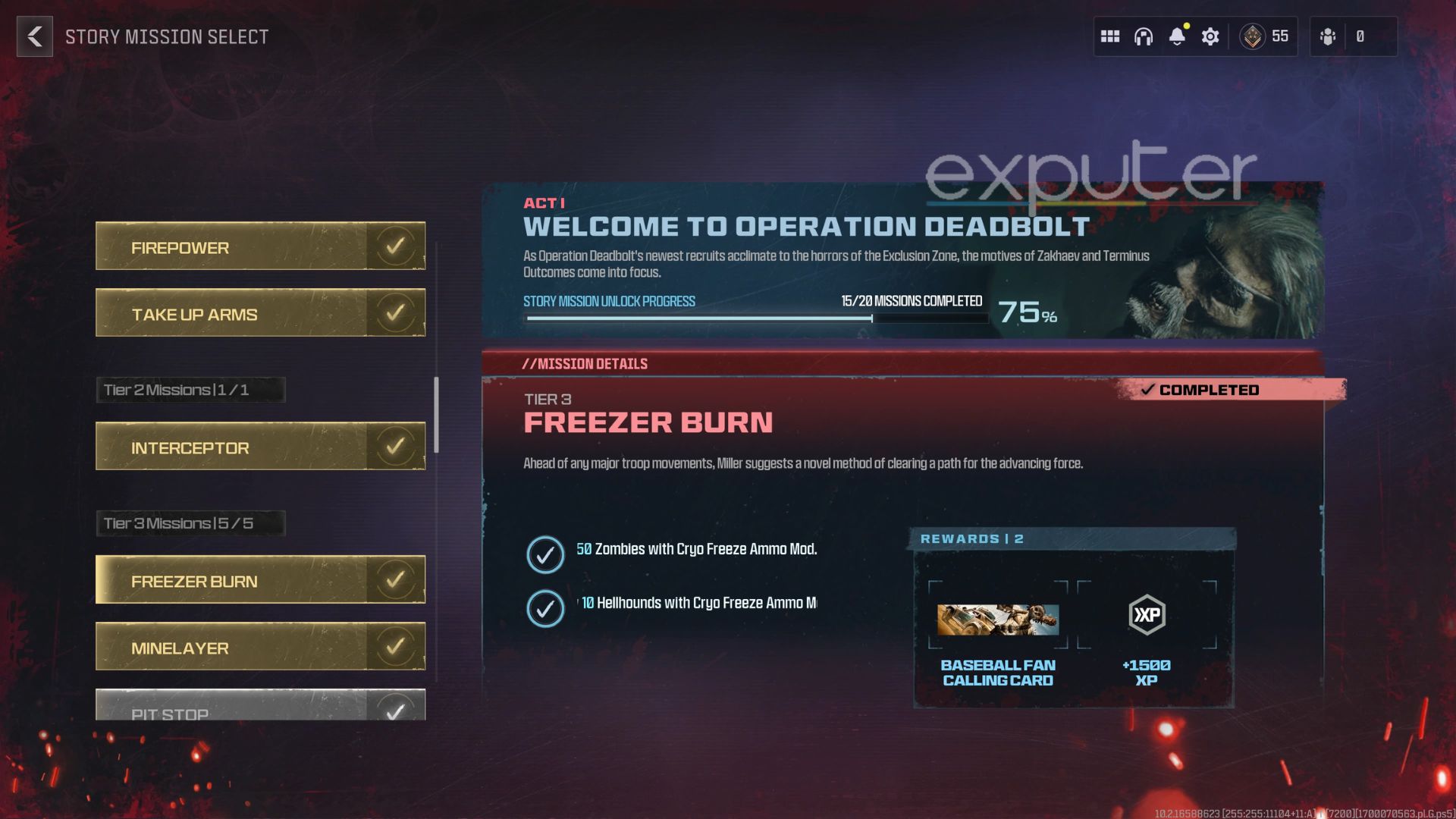The image size is (1456, 819).
Task: Open the audio channels headset icon
Action: [1144, 36]
